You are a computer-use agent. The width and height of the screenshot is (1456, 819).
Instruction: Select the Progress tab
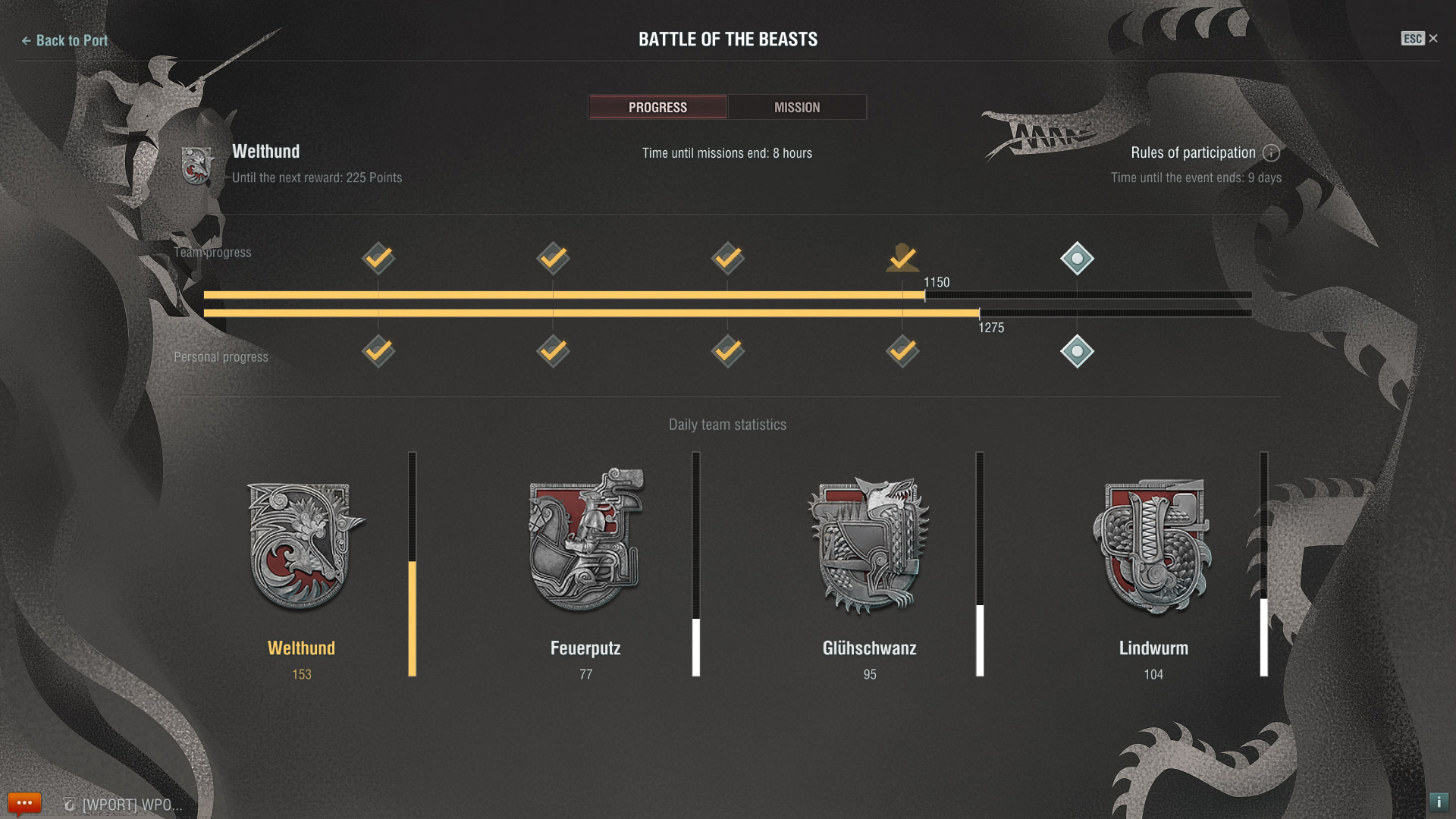coord(657,107)
